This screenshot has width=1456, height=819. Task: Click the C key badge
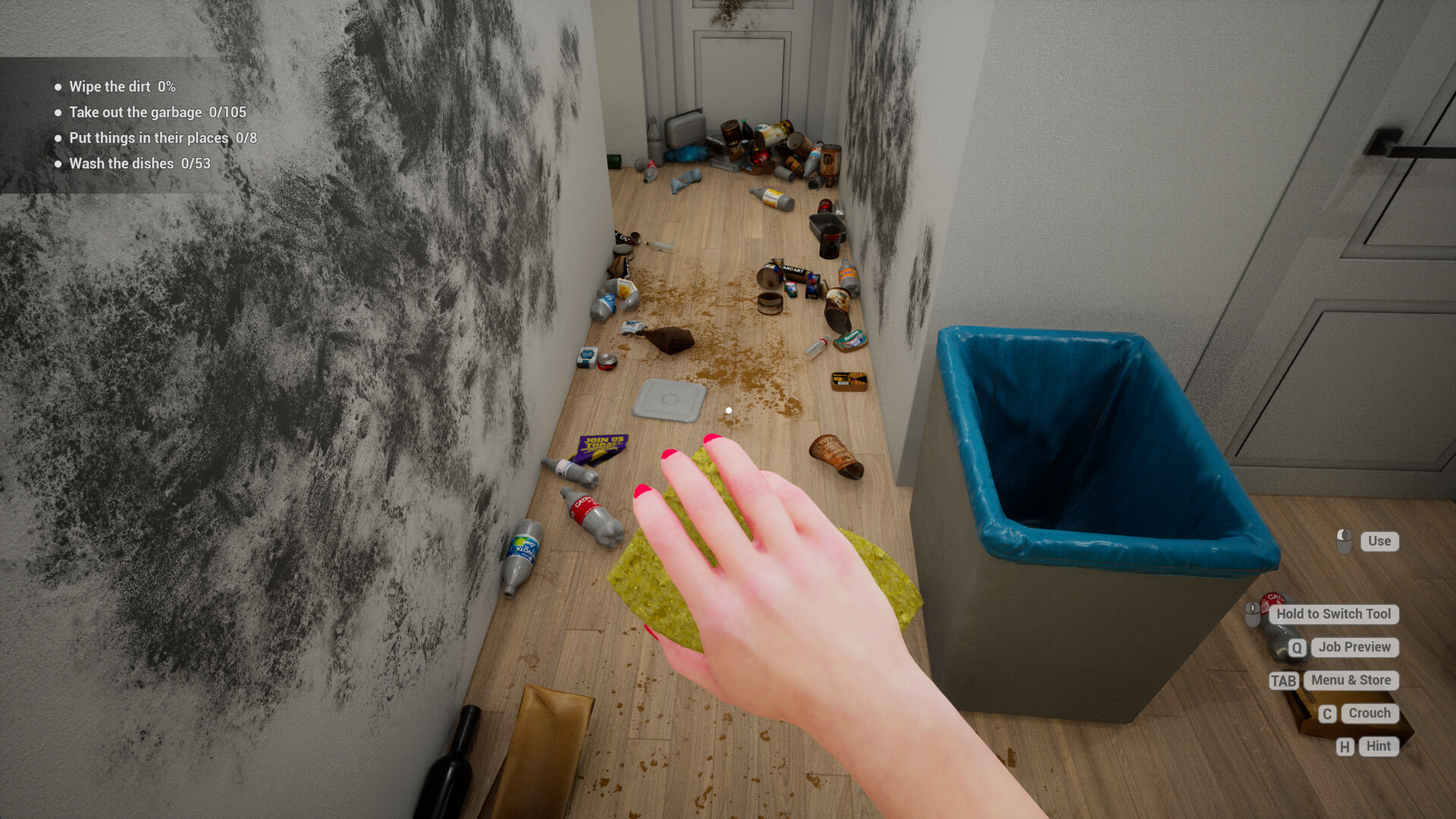[1328, 714]
